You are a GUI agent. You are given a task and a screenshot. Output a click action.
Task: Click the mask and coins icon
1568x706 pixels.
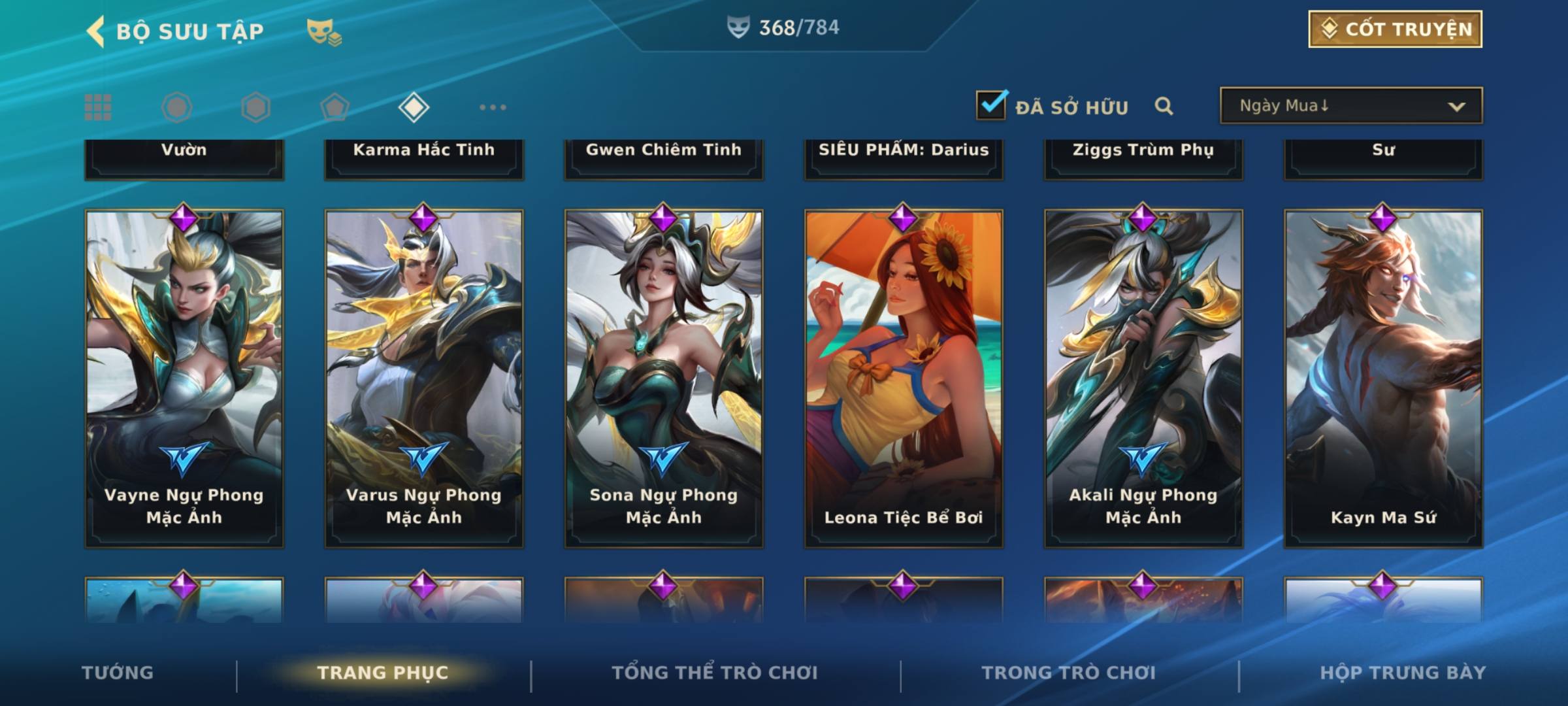324,31
